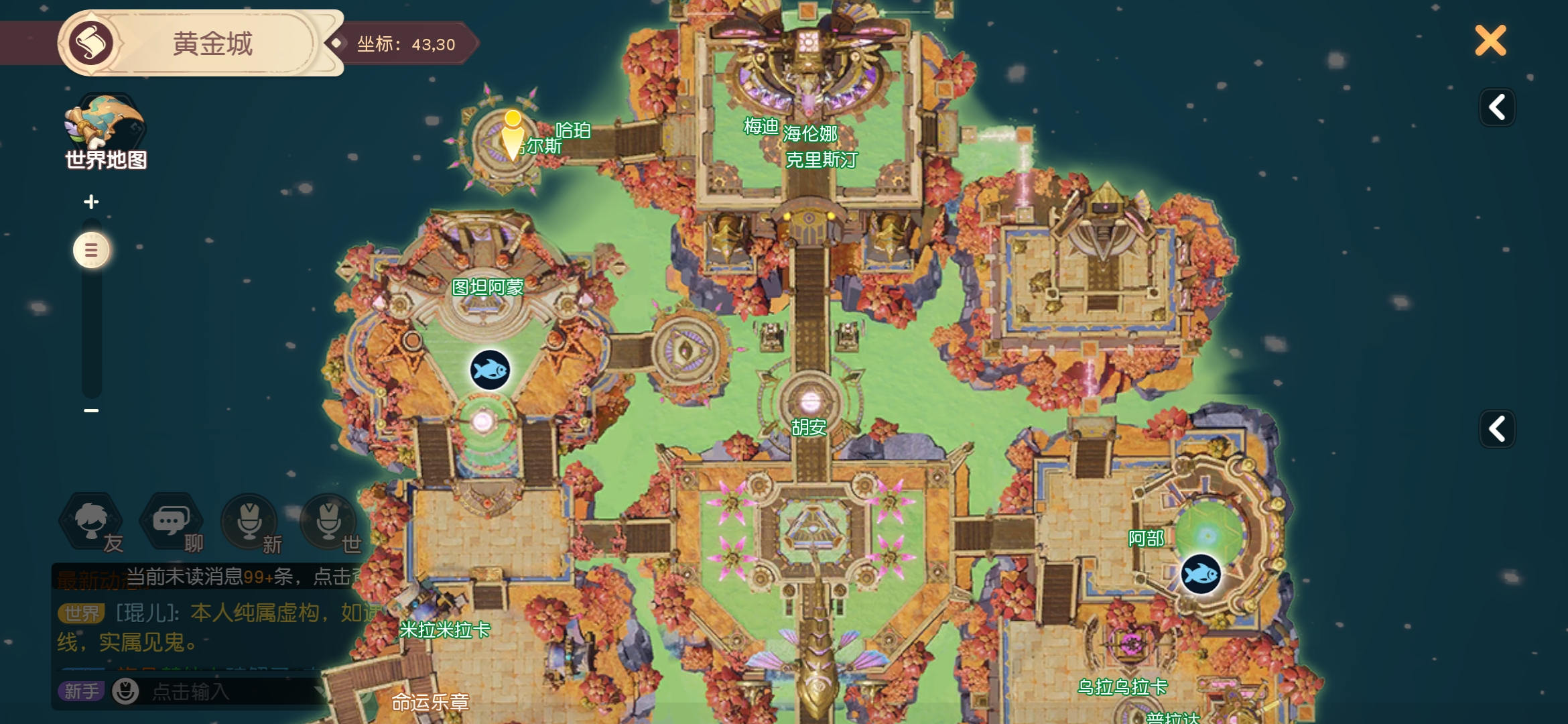Select the 图坦阿蒙 map marker

click(x=487, y=288)
